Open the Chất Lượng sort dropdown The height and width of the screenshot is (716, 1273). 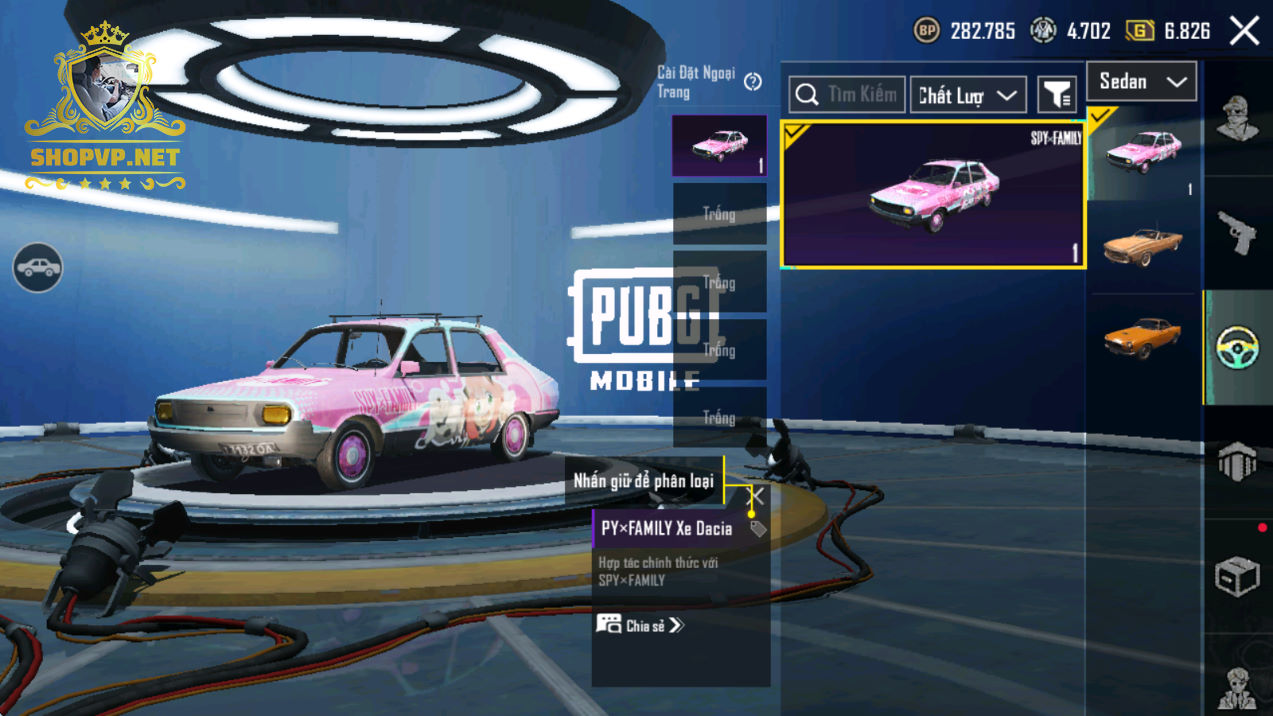(967, 95)
